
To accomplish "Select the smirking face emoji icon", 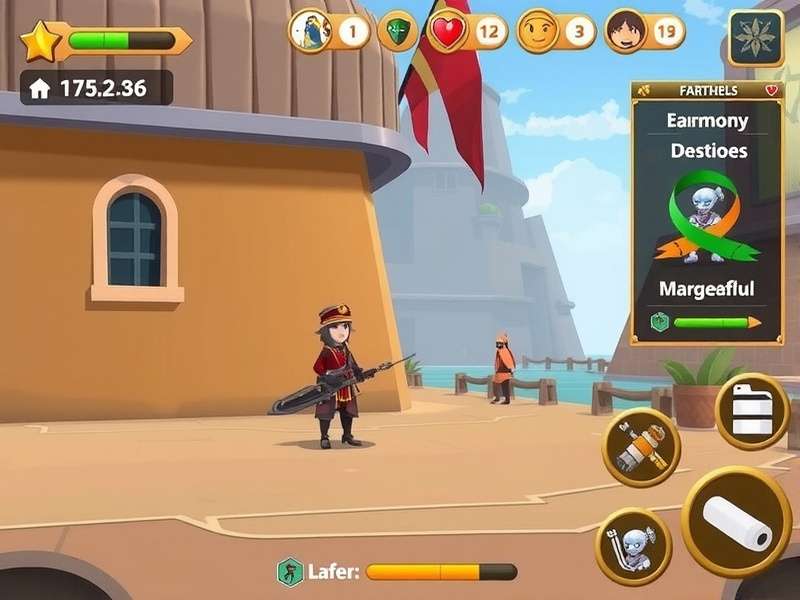I will (x=538, y=33).
